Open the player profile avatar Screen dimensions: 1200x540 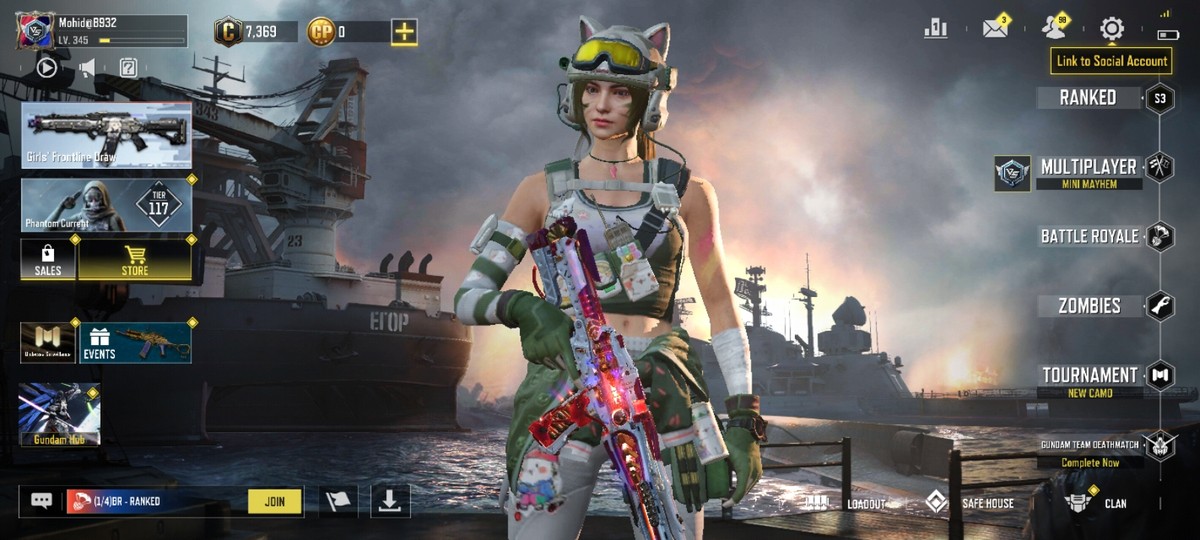click(x=34, y=30)
